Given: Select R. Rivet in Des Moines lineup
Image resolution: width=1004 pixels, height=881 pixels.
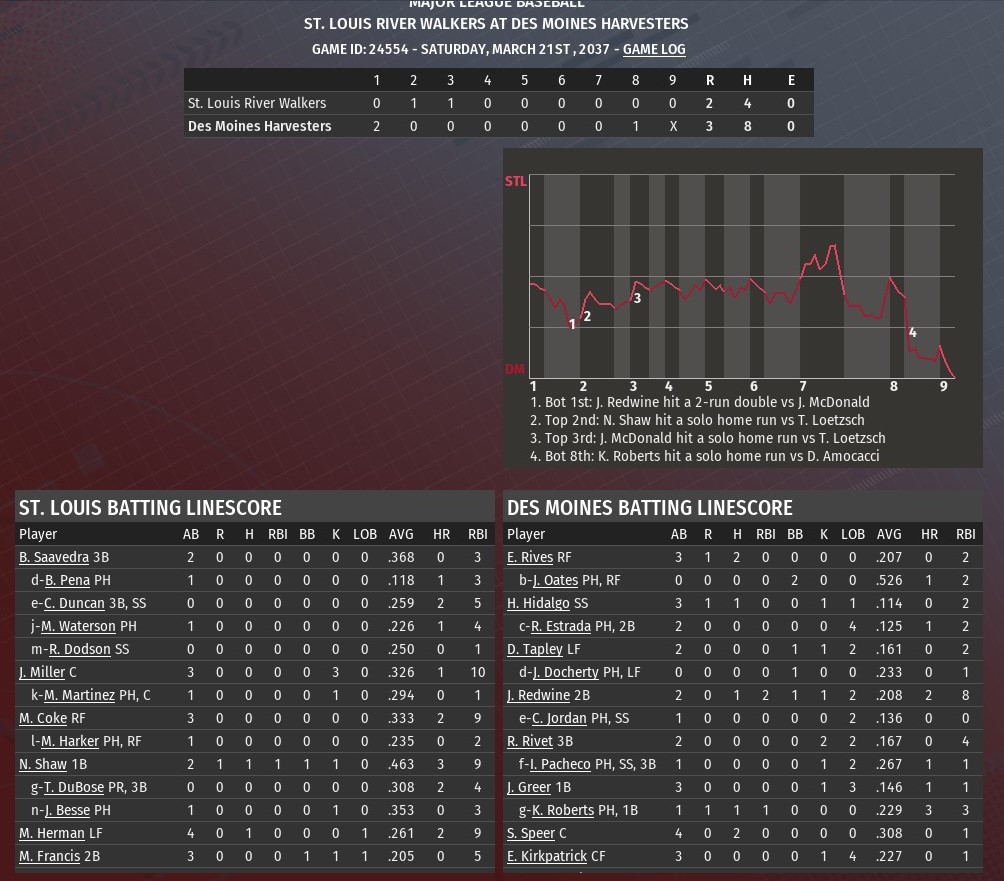Looking at the screenshot, I should click(531, 741).
